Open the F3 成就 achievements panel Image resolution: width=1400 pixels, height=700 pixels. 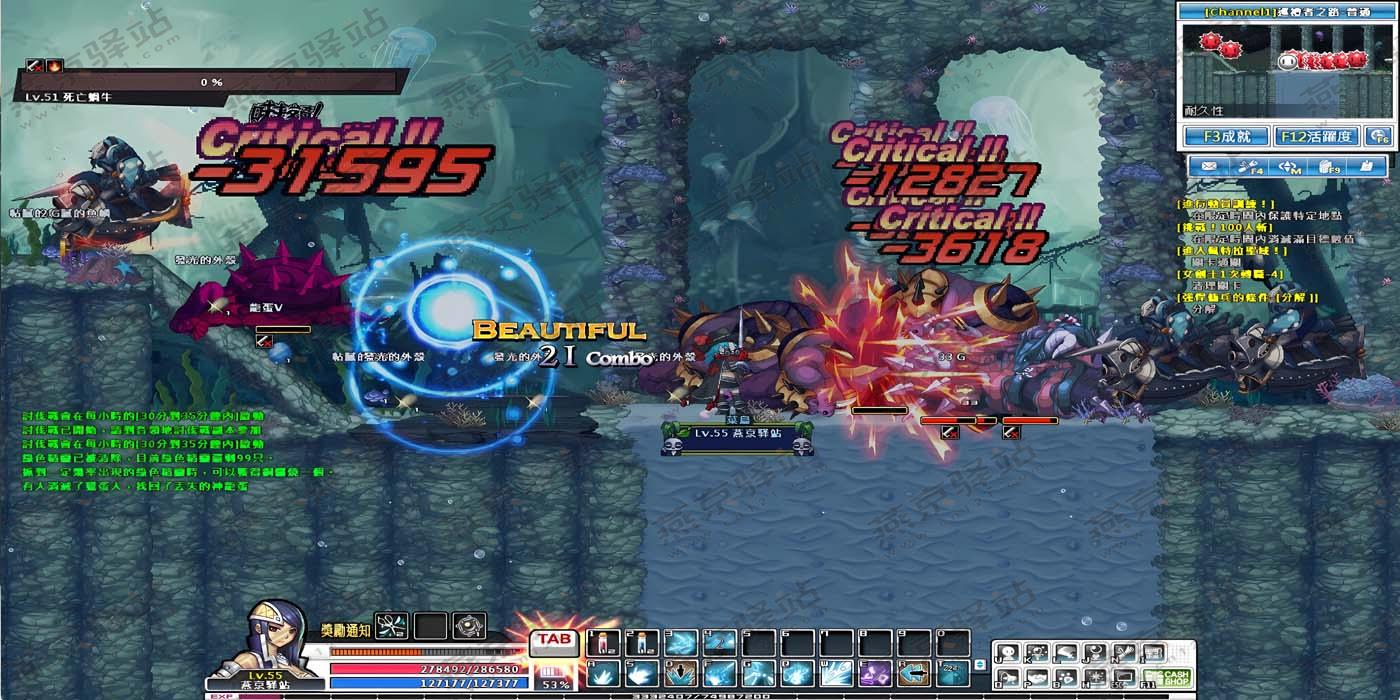1226,136
